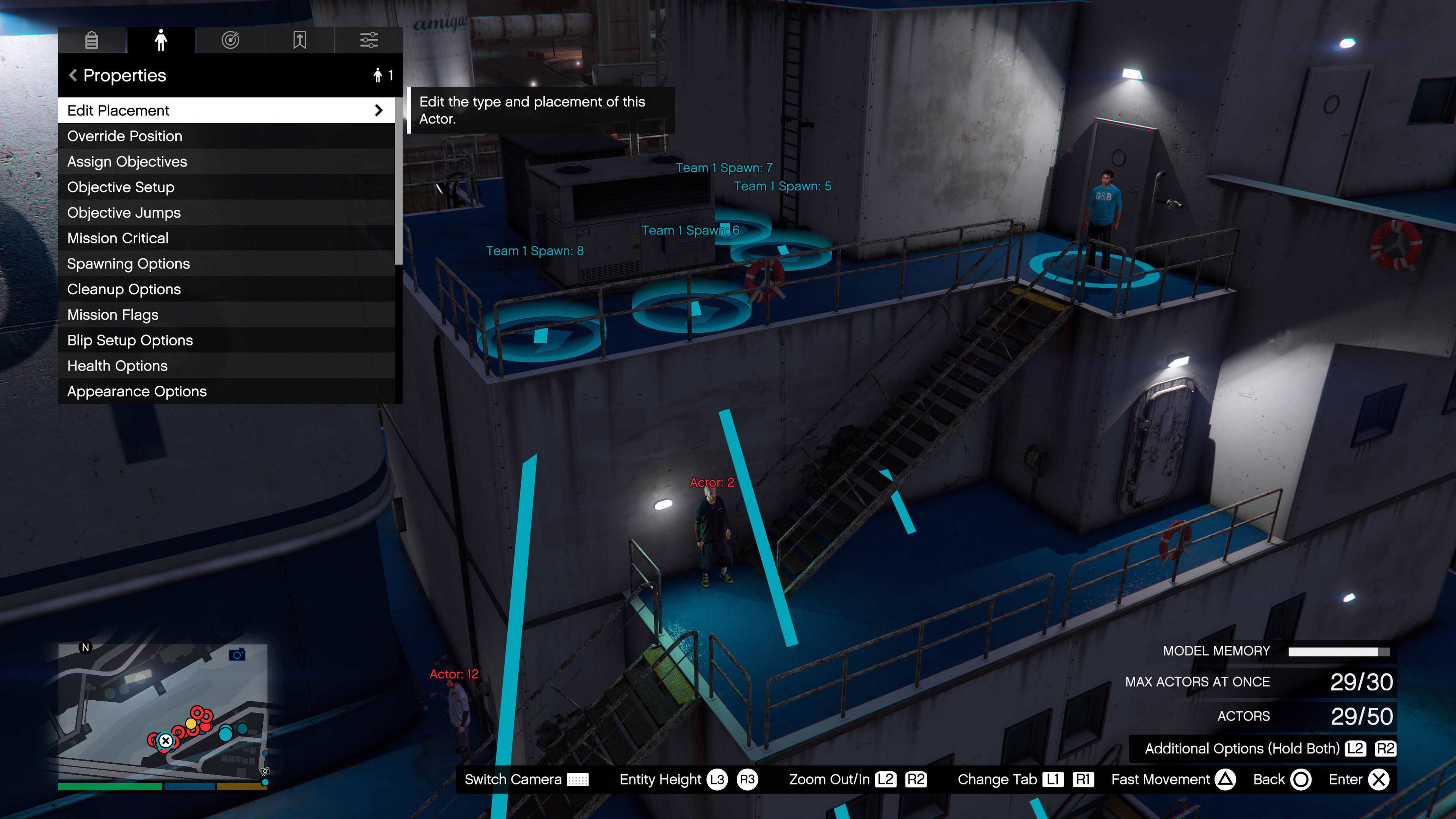Choose Health Options
The image size is (1456, 819).
click(226, 366)
